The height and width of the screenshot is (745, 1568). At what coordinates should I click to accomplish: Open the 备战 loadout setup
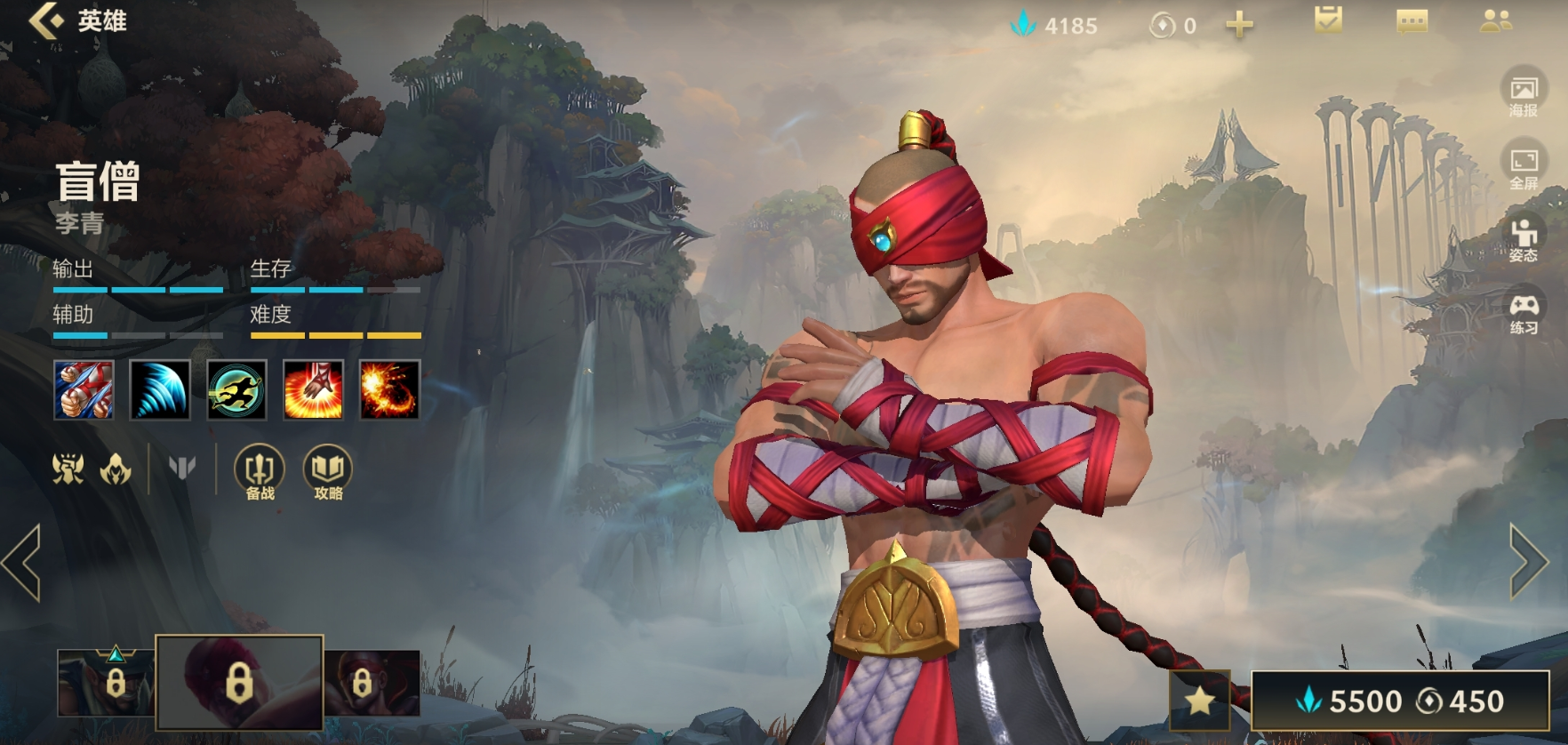[x=260, y=472]
